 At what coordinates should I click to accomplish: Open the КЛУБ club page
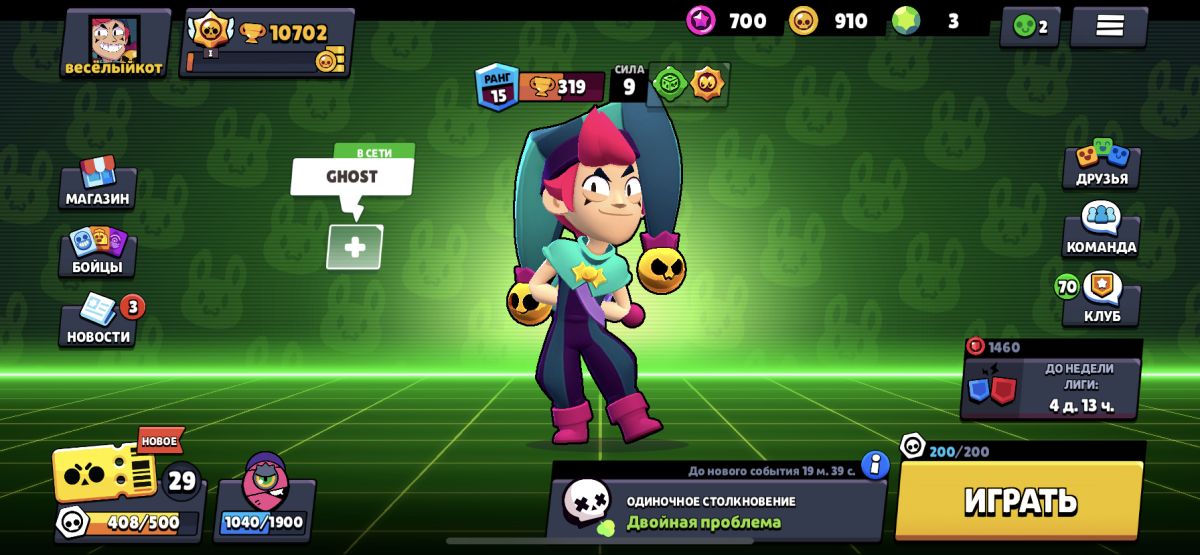coord(1101,301)
